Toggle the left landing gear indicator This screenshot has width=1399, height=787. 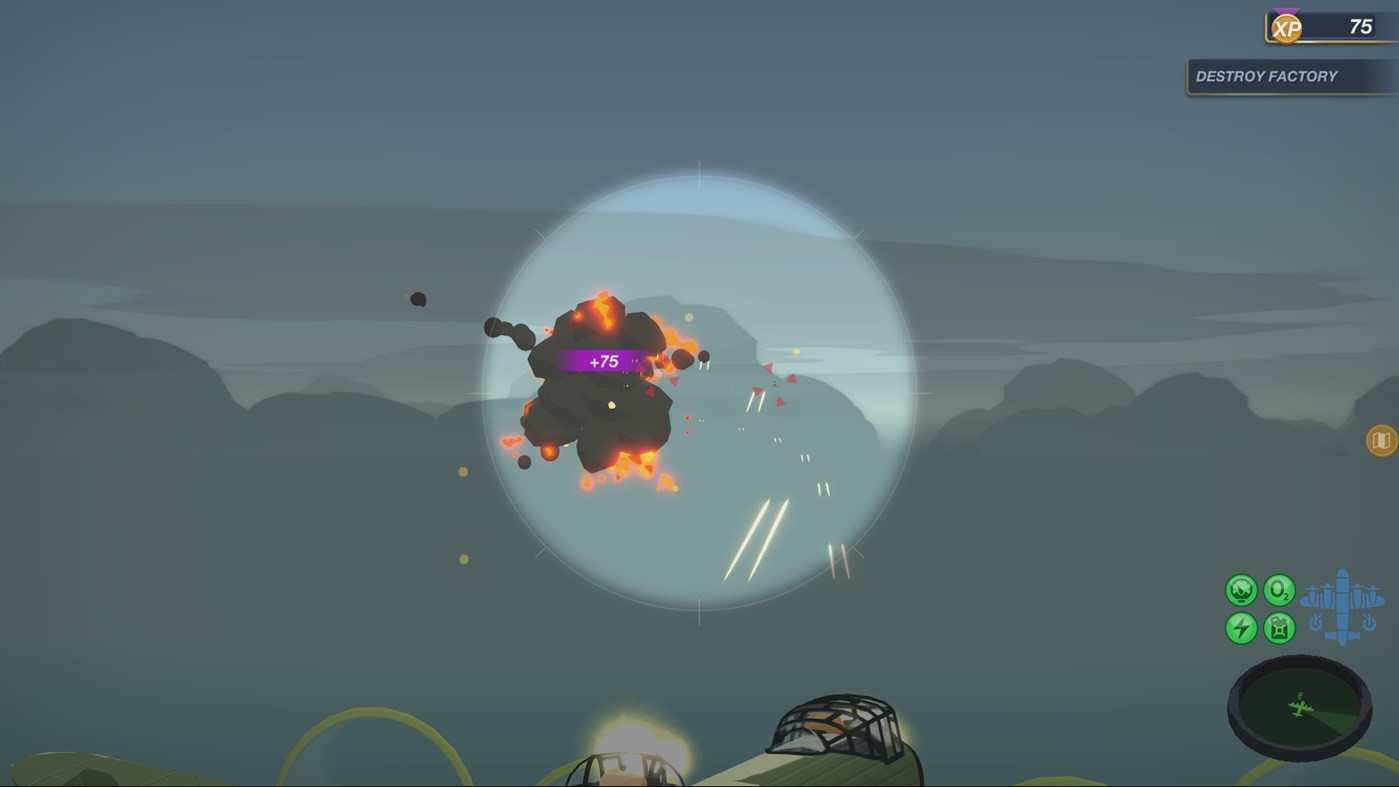(1315, 622)
